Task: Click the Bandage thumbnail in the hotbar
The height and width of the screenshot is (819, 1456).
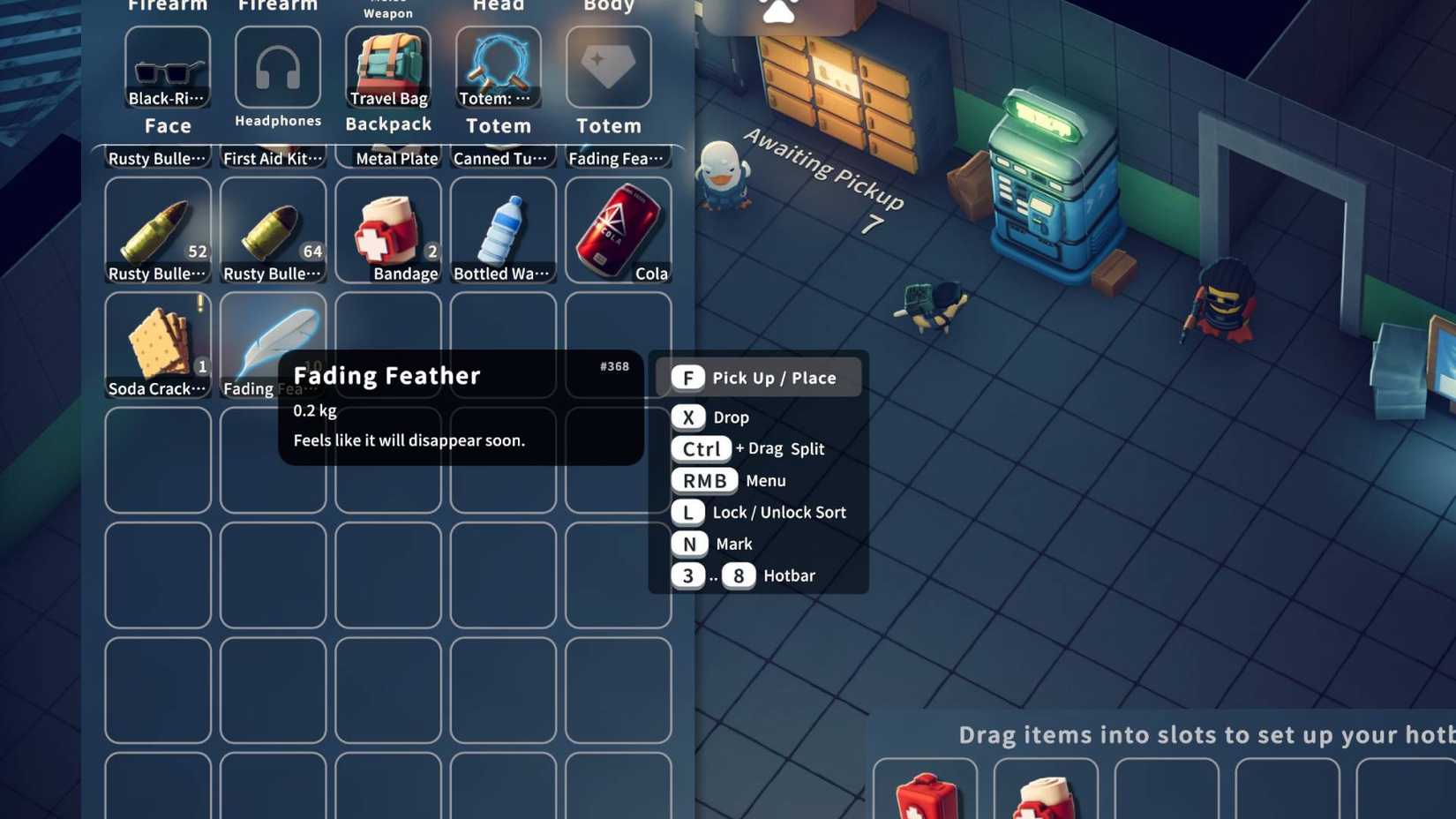Action: point(1046,790)
